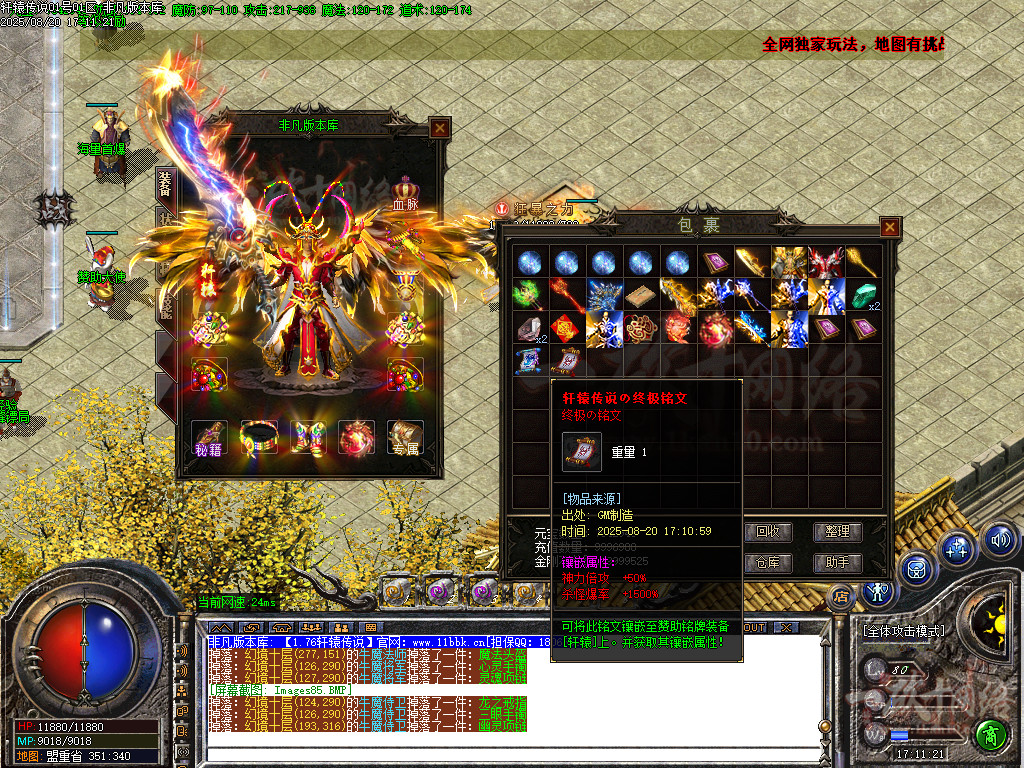Toggle the sound speaker button
Image resolution: width=1024 pixels, height=768 pixels.
[998, 541]
